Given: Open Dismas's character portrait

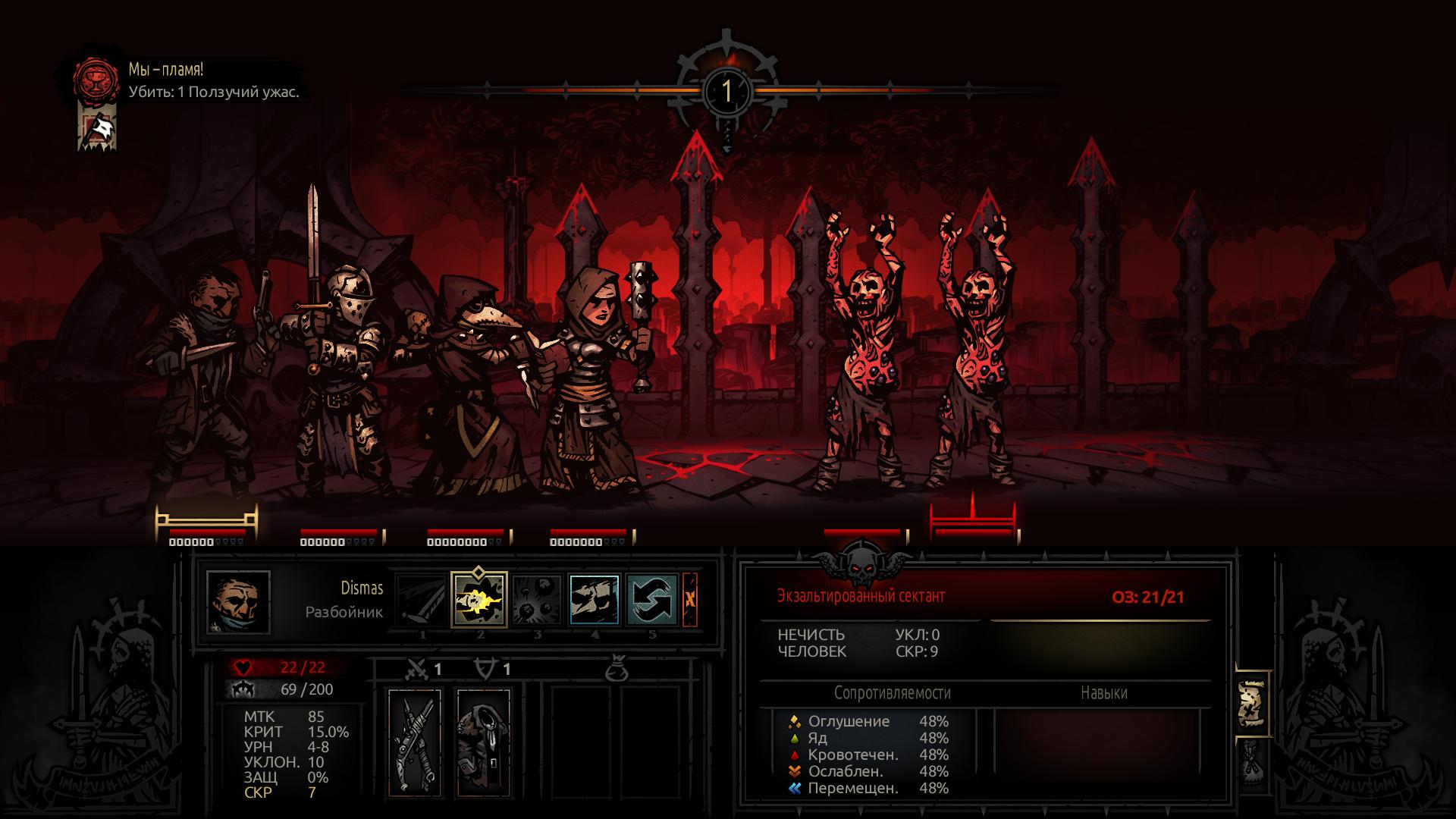Looking at the screenshot, I should coord(238,602).
